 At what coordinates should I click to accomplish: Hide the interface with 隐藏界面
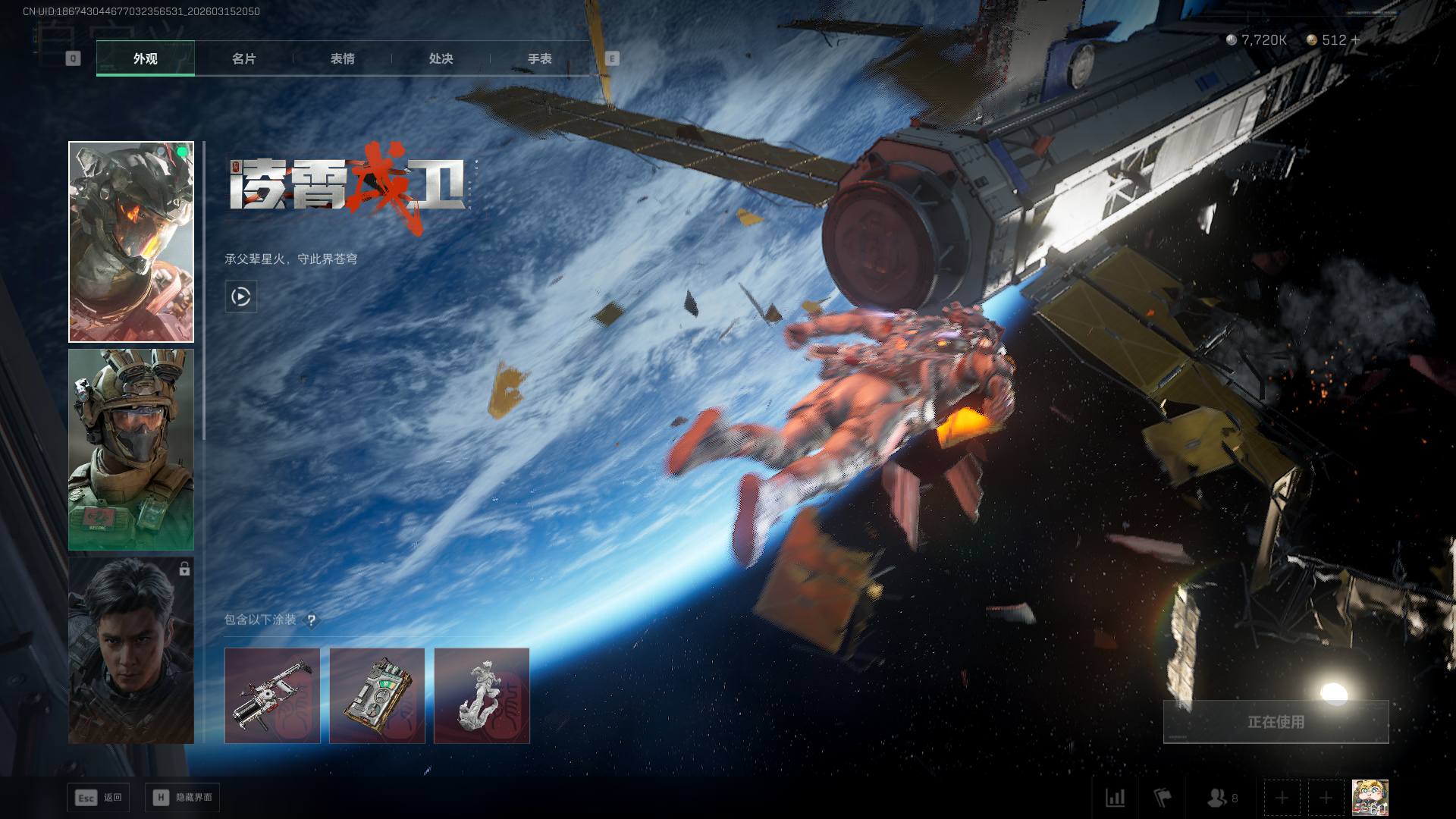[x=182, y=798]
